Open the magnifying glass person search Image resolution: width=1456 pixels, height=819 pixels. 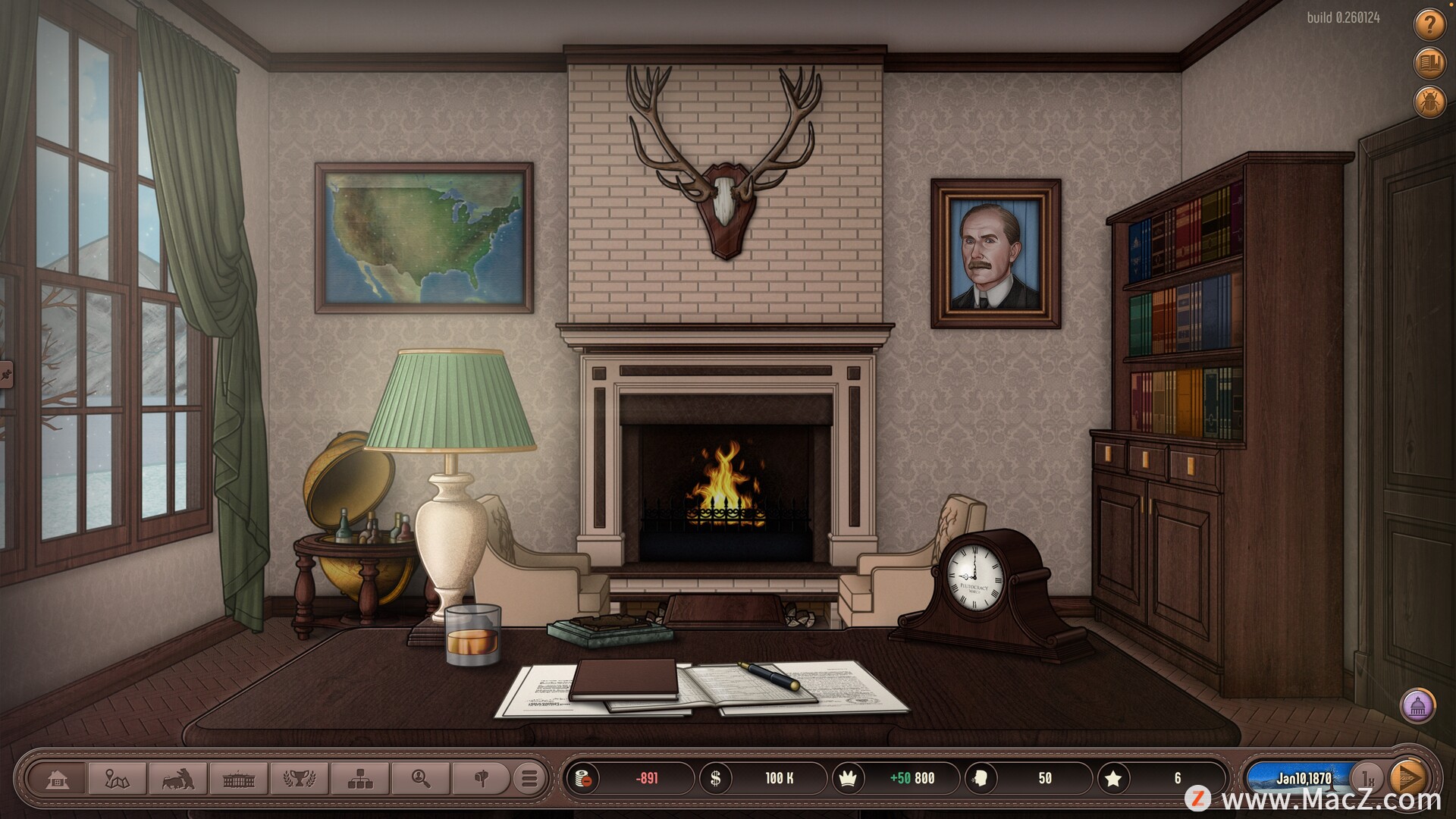tap(420, 779)
